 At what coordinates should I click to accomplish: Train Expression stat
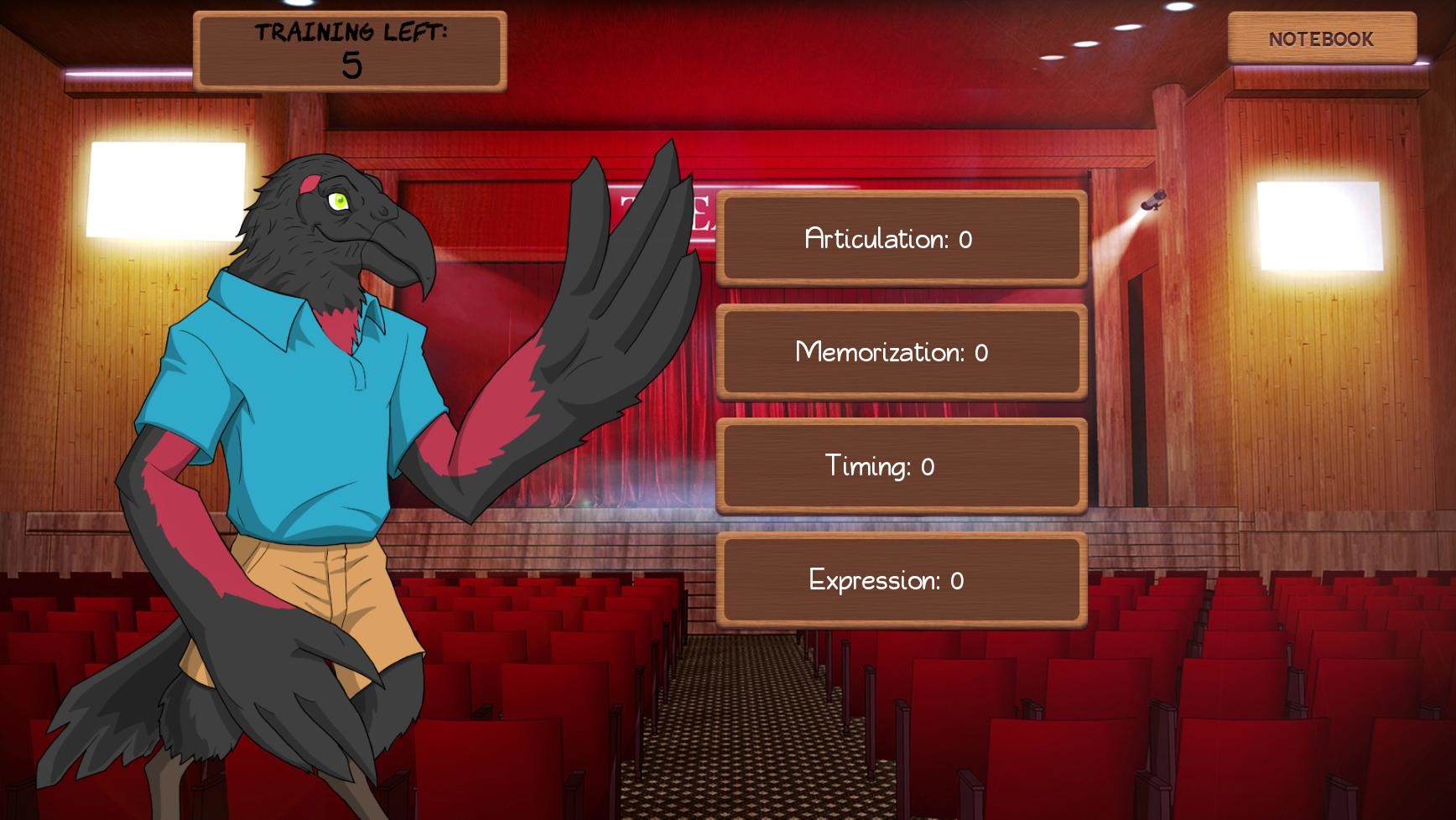coord(900,579)
